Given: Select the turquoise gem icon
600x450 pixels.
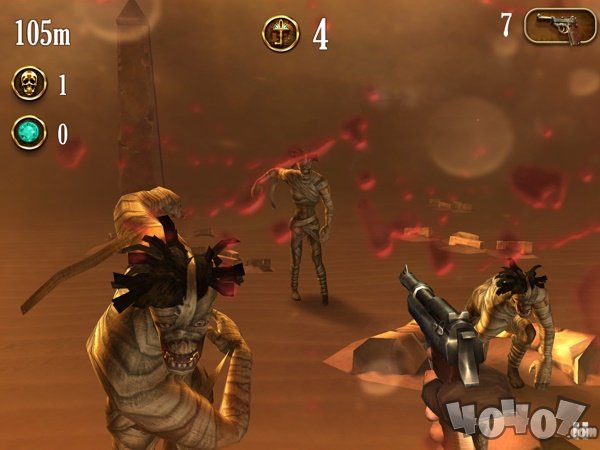Looking at the screenshot, I should click(x=29, y=133).
